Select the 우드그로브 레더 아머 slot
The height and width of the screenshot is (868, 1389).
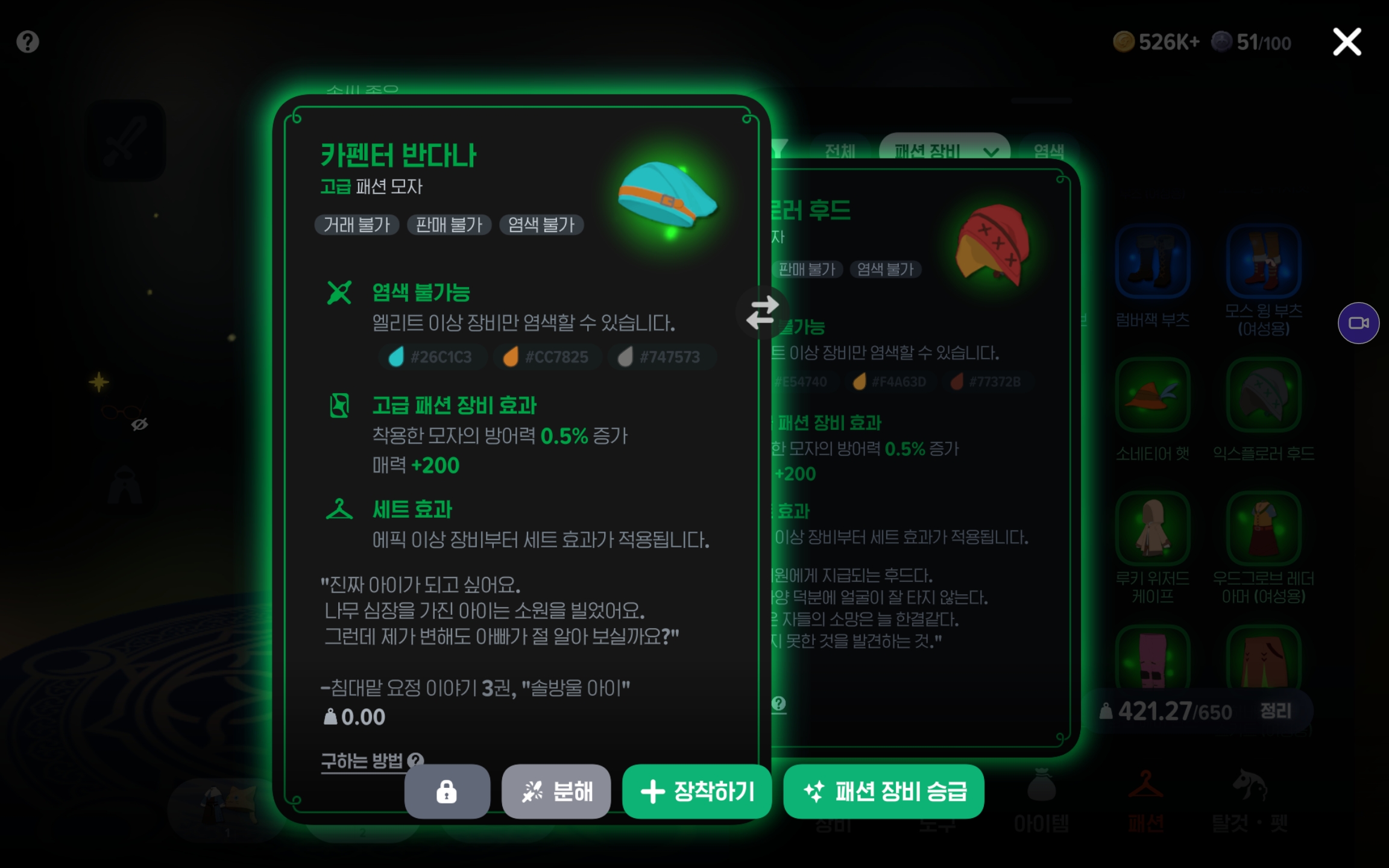tap(1264, 529)
